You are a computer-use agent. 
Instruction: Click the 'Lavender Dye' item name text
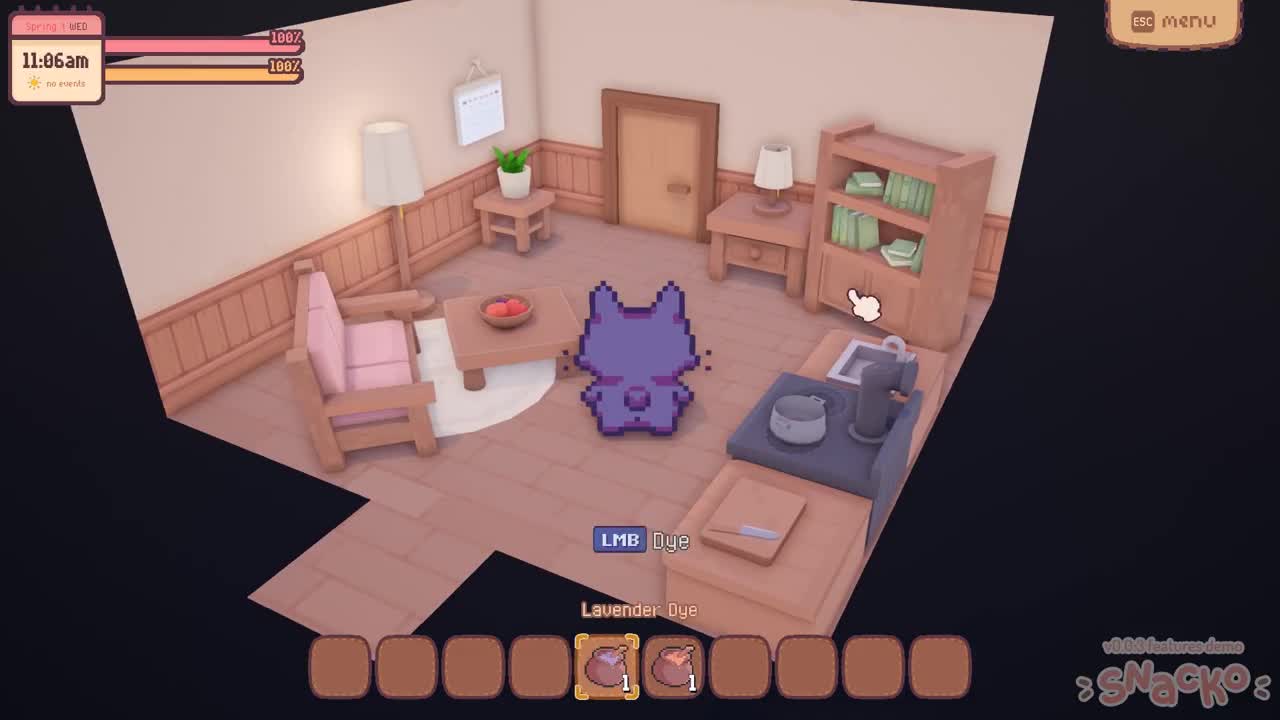point(639,609)
